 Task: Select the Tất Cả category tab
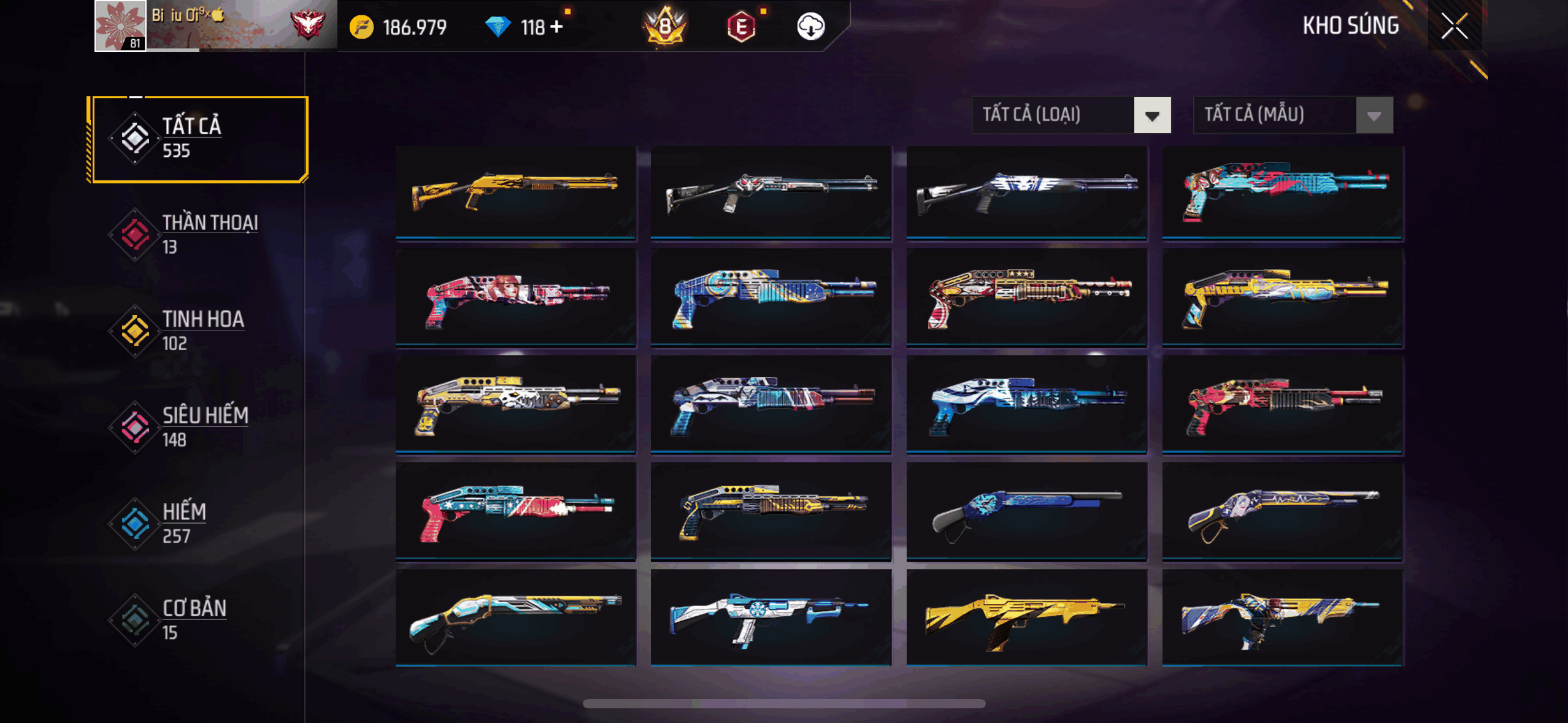pyautogui.click(x=198, y=139)
